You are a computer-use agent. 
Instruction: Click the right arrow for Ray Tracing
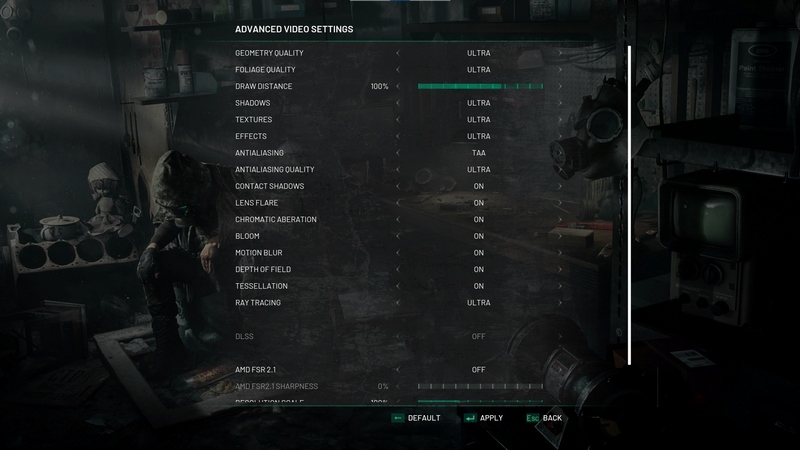click(x=560, y=303)
